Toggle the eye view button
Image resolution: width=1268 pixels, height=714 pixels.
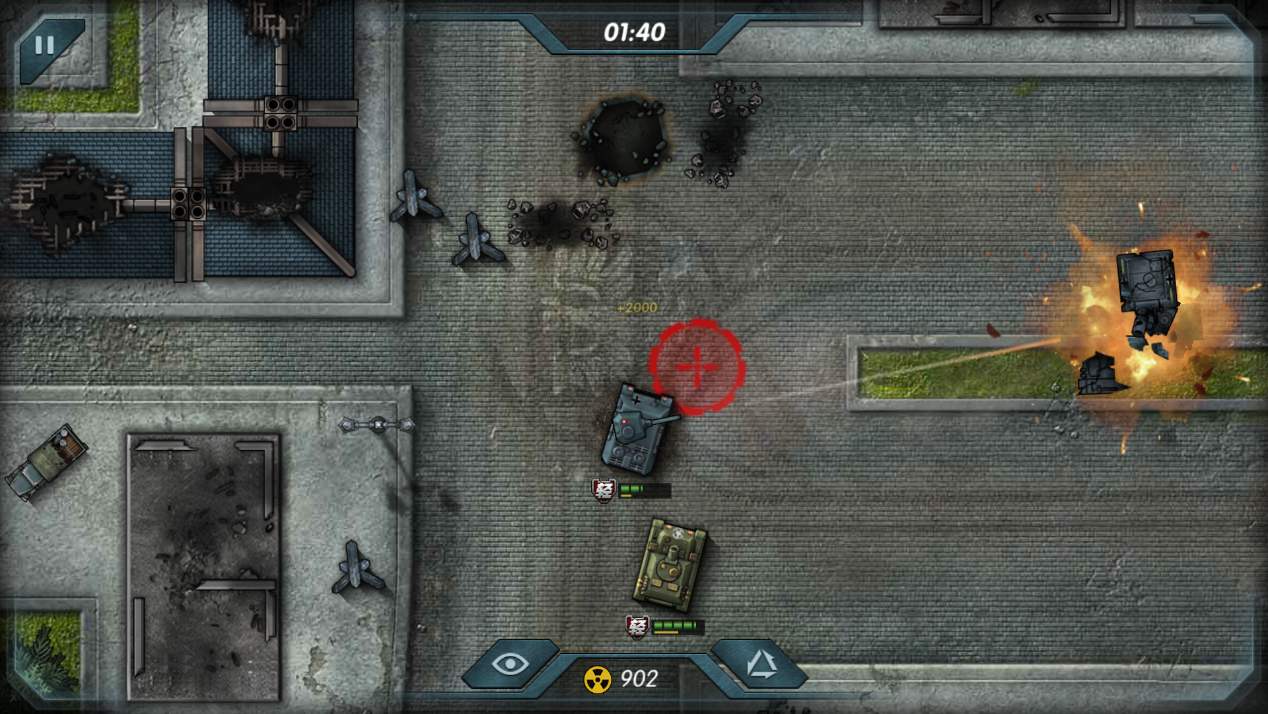click(x=510, y=664)
